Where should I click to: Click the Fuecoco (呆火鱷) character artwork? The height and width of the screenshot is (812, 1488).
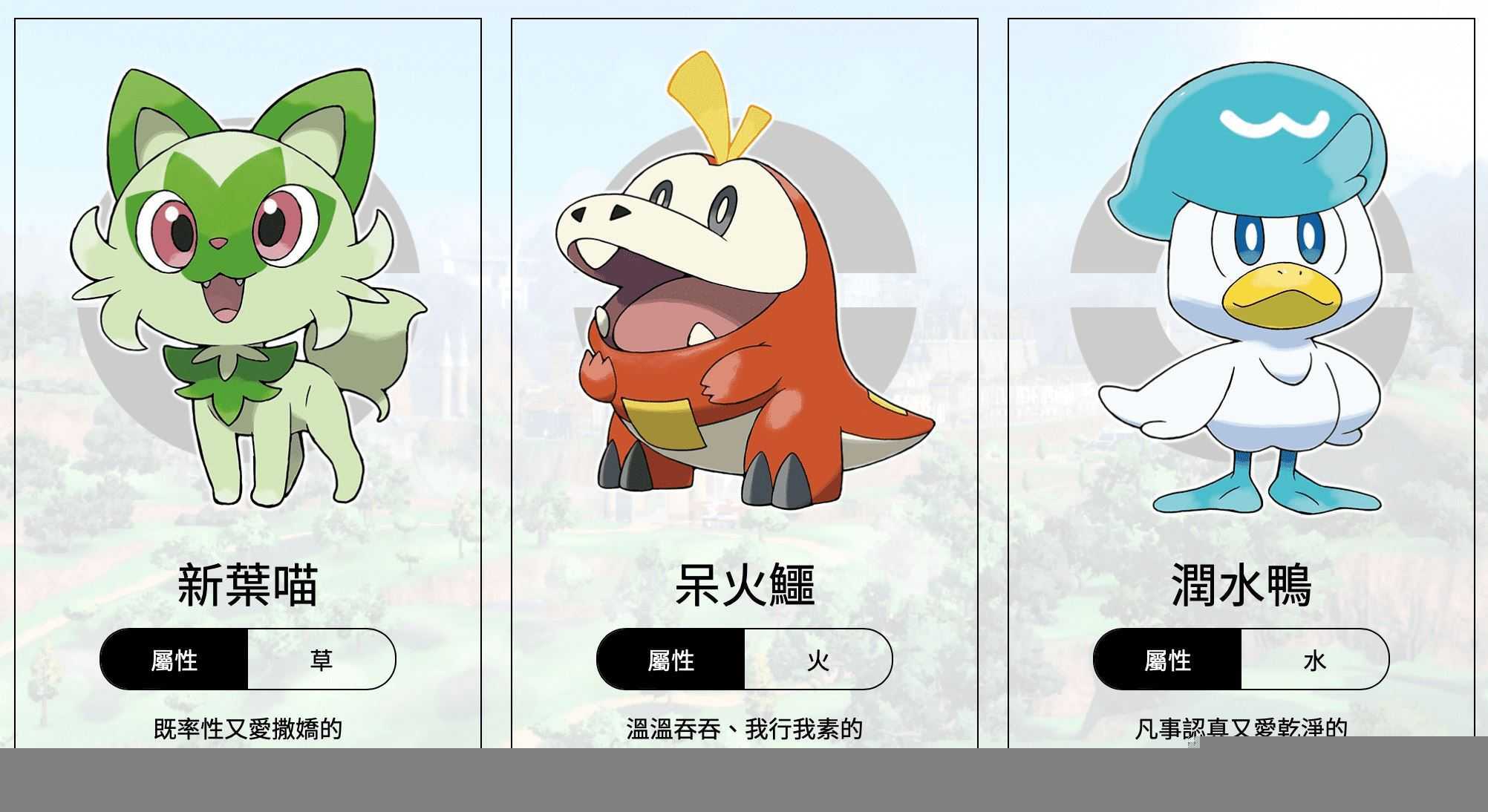[743, 297]
